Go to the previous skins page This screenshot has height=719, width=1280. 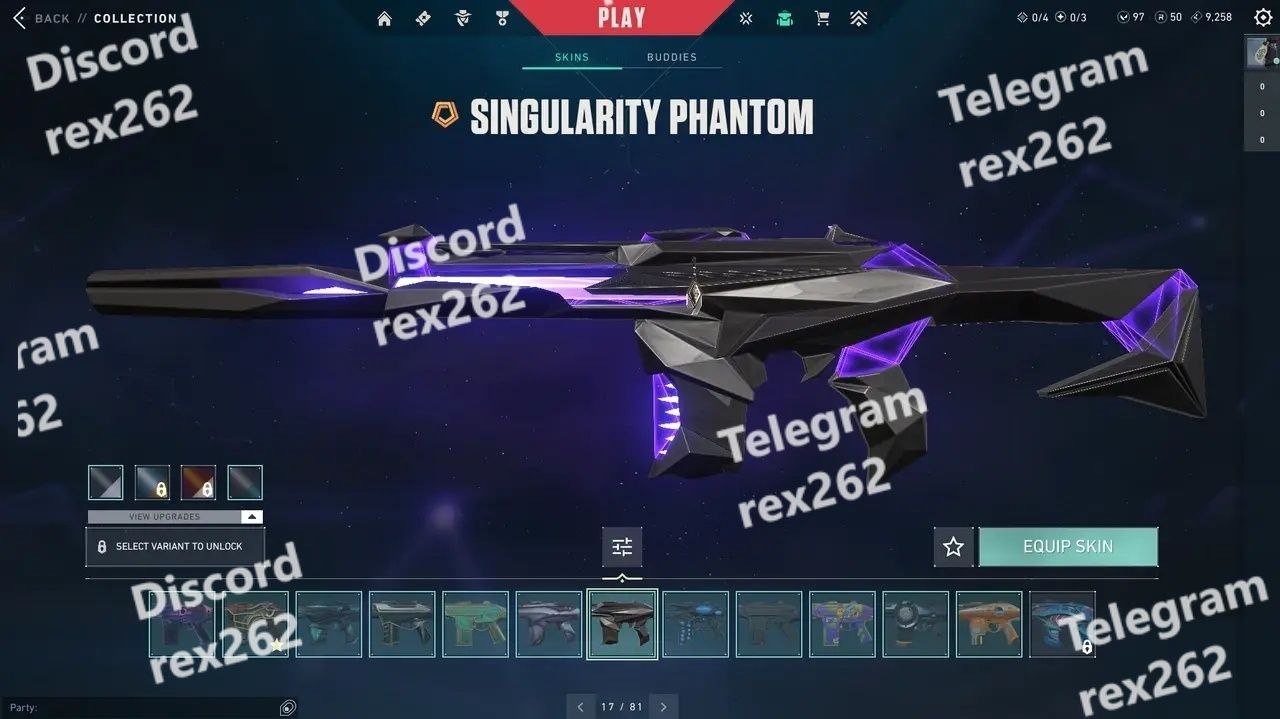click(x=580, y=707)
